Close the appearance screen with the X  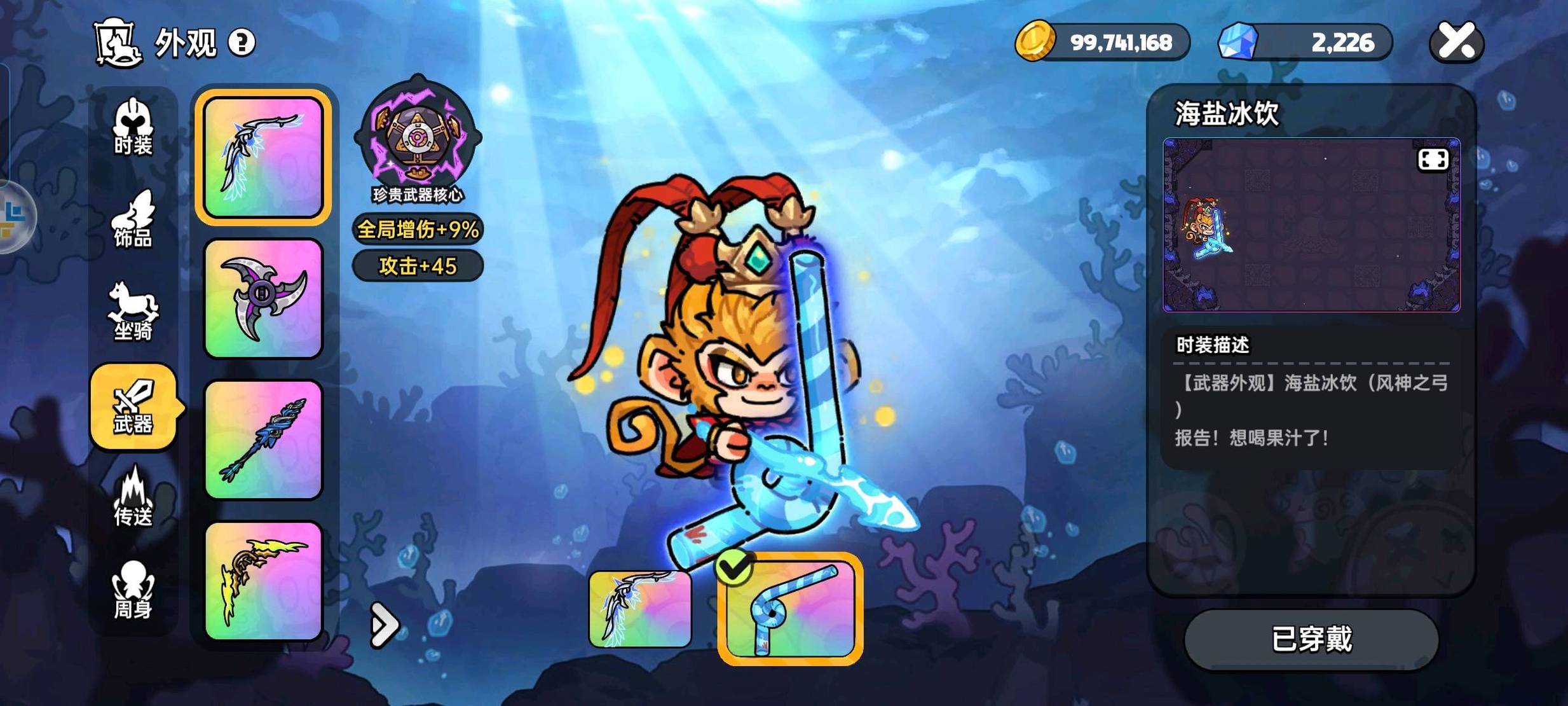click(x=1456, y=42)
